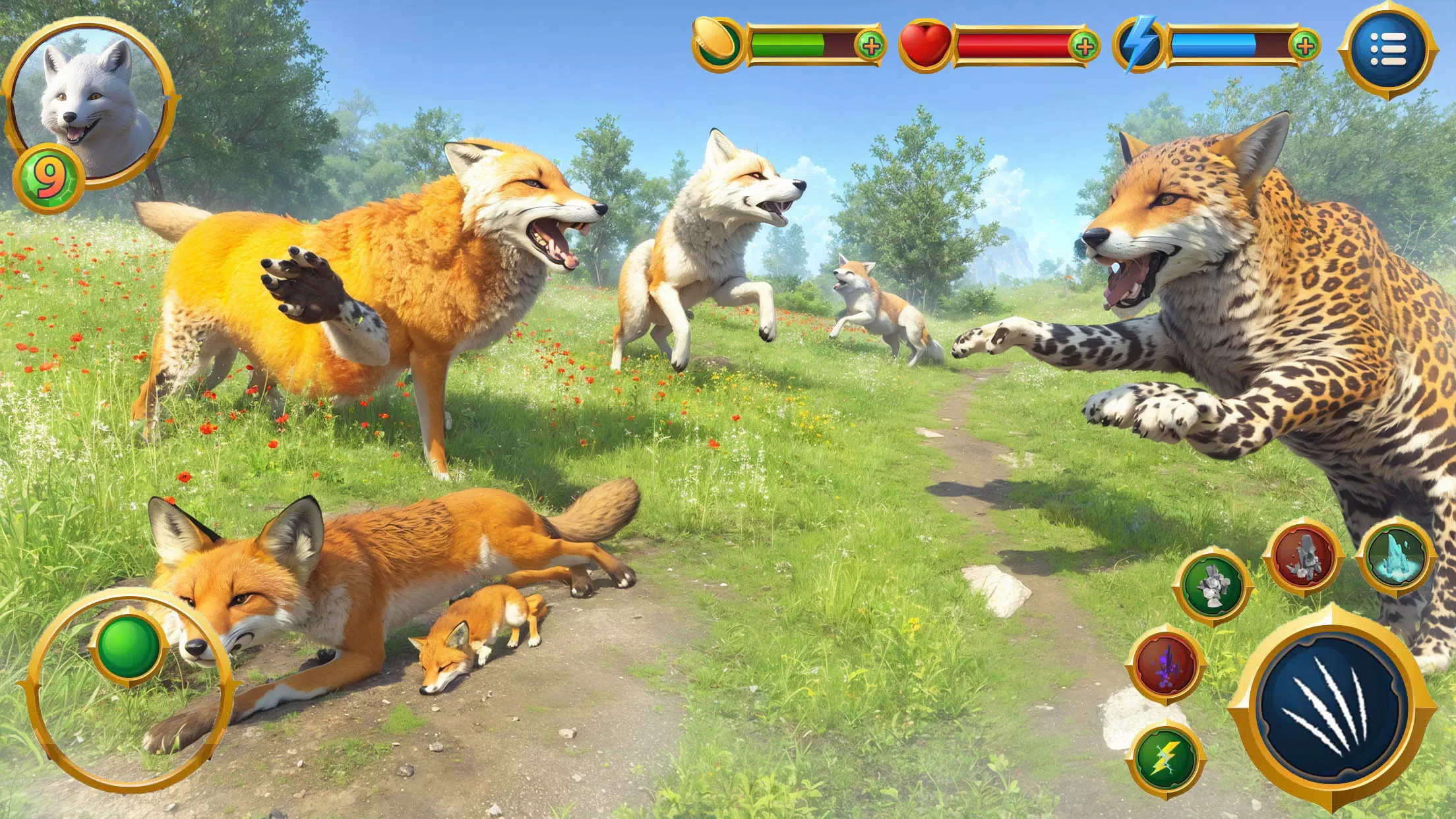Add food using the hunger bar plus
This screenshot has height=819, width=1456.
pos(870,45)
